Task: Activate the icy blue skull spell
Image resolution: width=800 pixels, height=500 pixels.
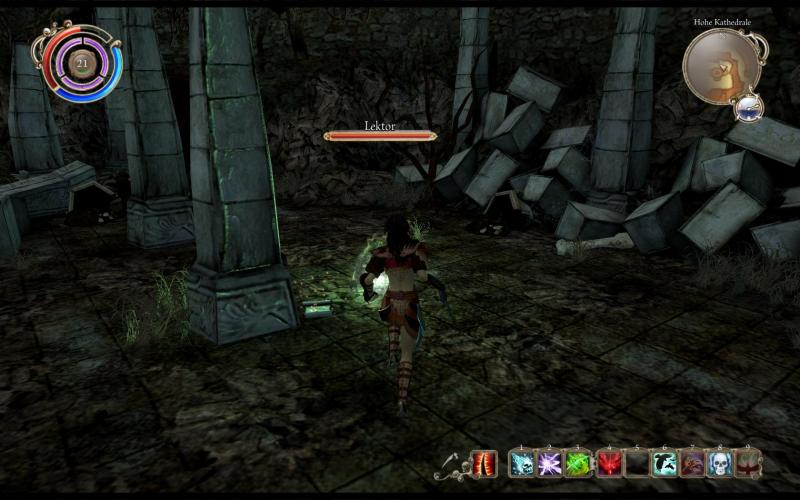Action: [x=521, y=463]
